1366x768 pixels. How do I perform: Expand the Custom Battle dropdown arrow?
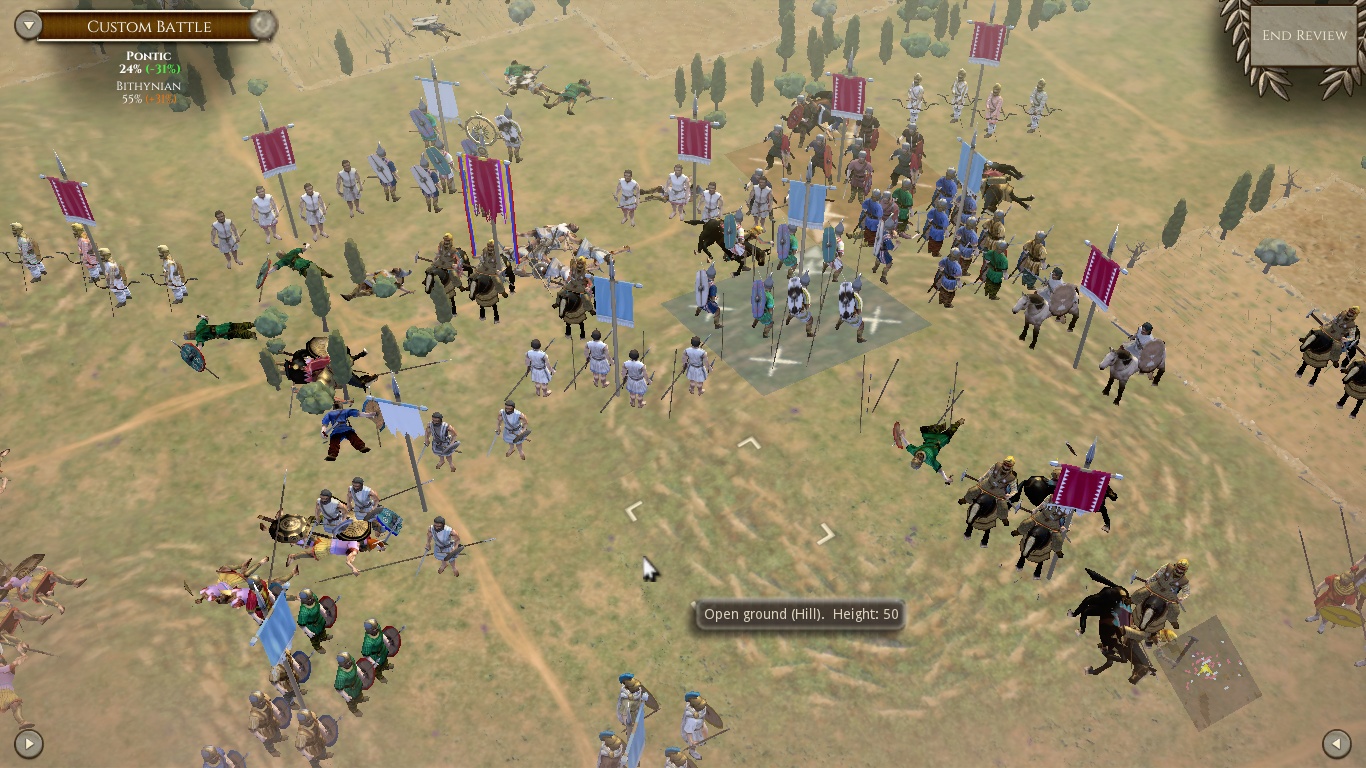coord(30,26)
